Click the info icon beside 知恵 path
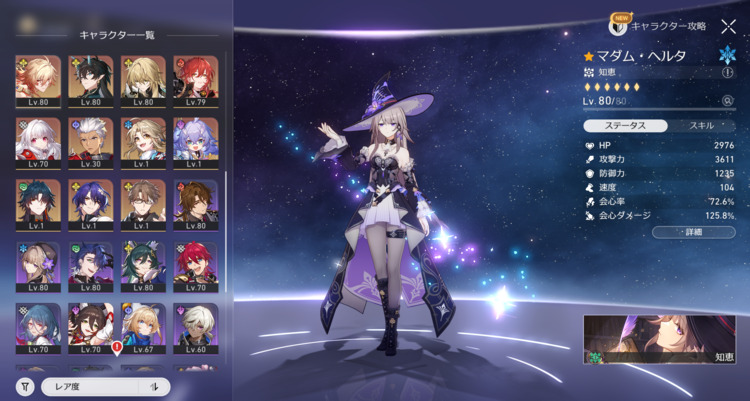Viewport: 750px width, 401px height. click(727, 72)
